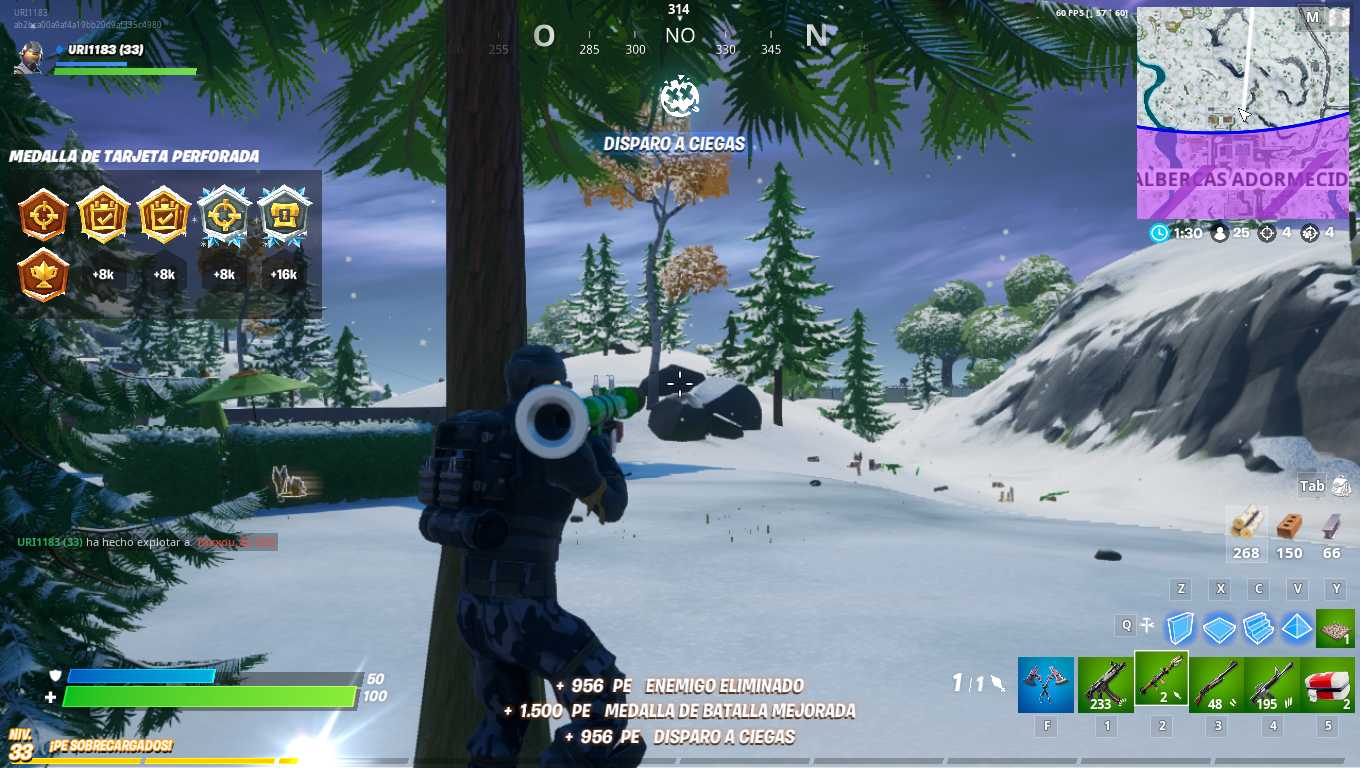Select metal as the building material

(1332, 526)
